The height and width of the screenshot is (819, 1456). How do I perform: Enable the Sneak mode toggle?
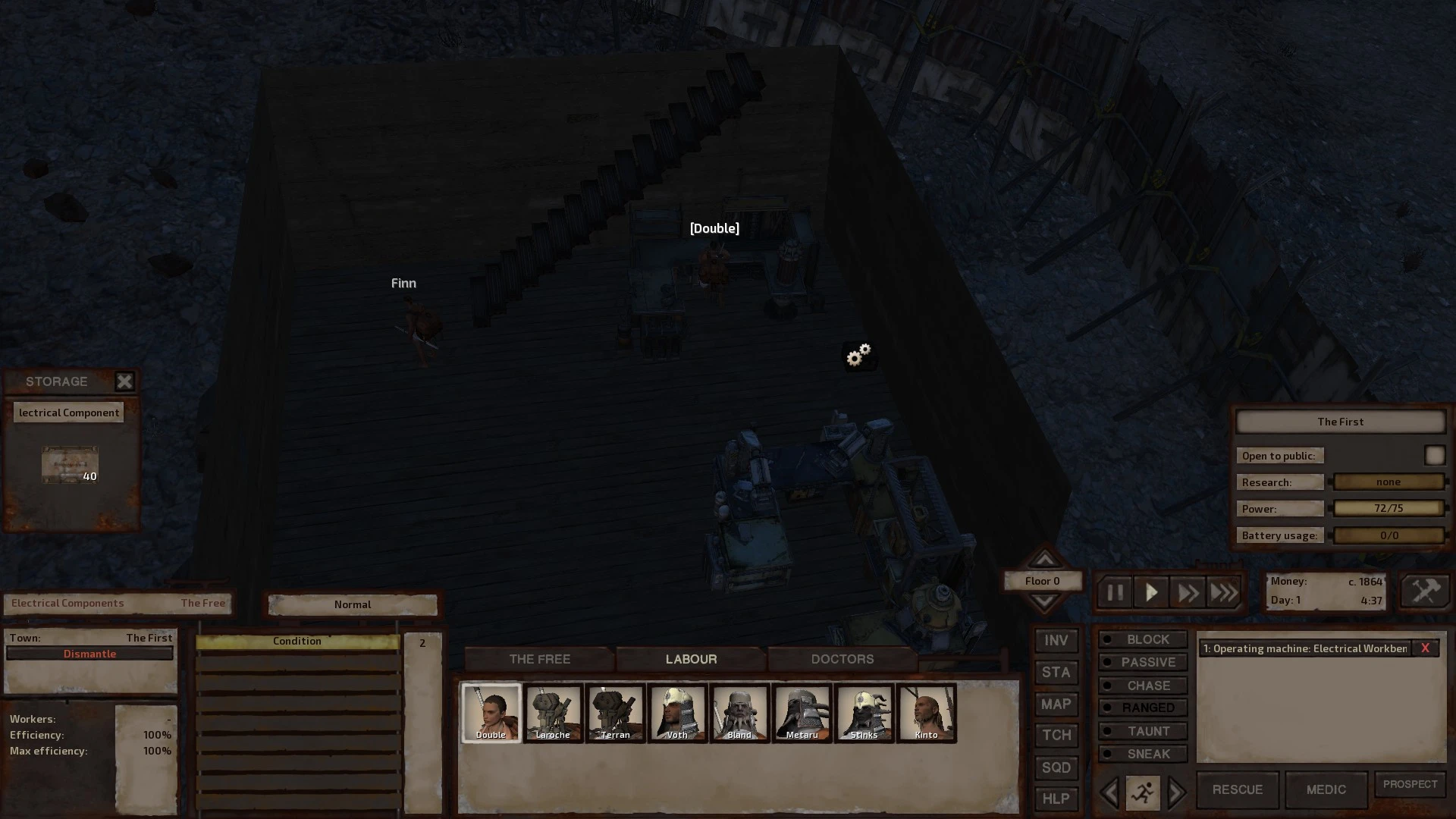(x=1143, y=754)
